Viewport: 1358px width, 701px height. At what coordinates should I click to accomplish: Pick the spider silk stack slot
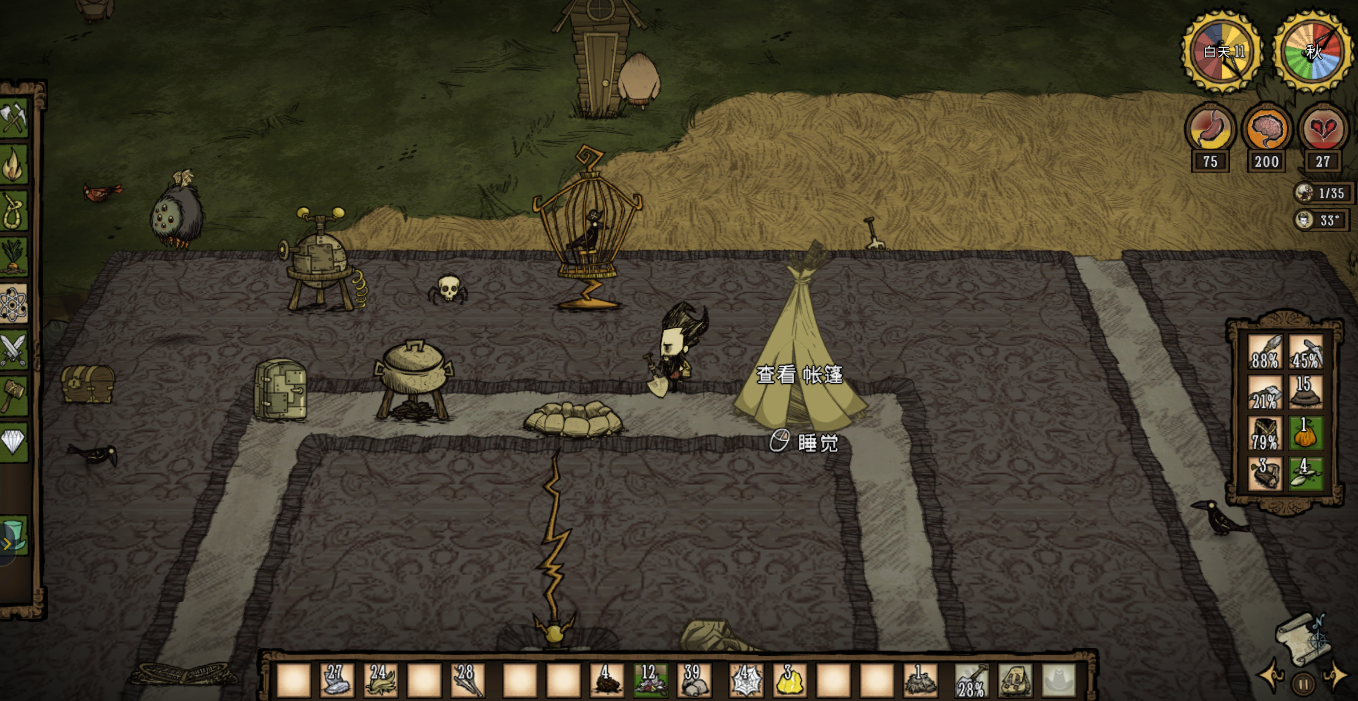click(746, 680)
